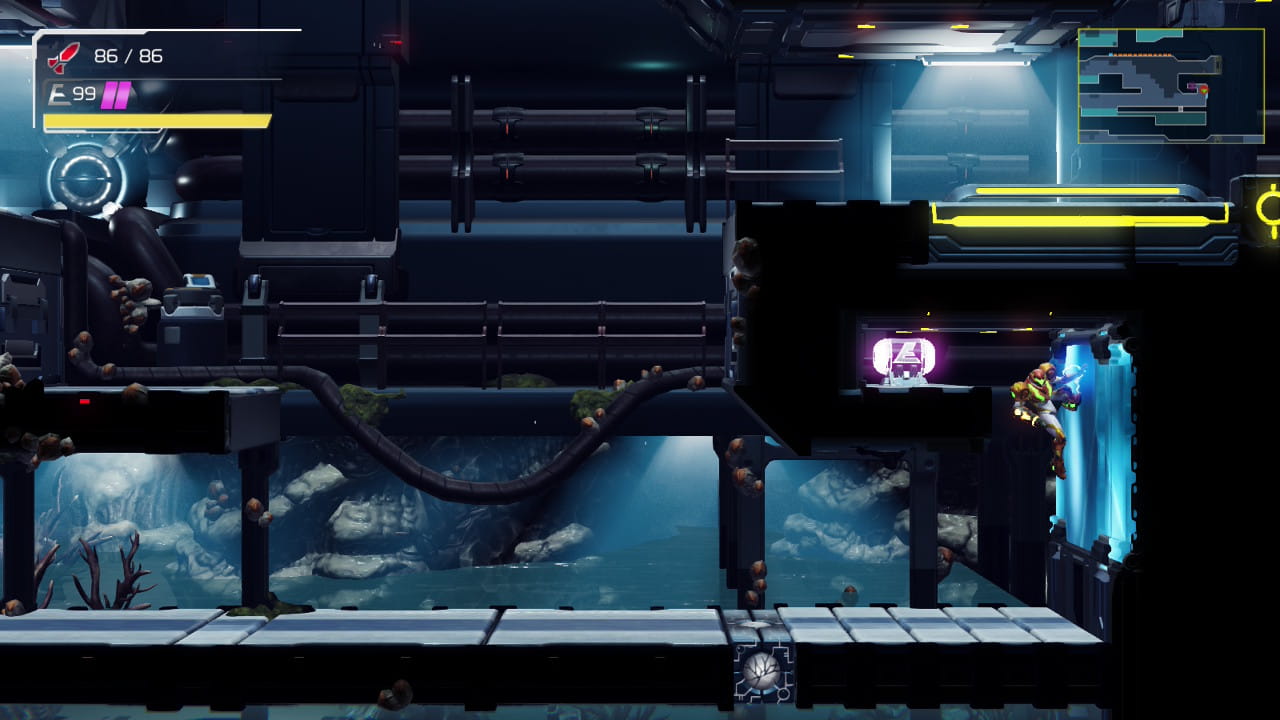Click the purple item marker on the minimap
The image size is (1280, 720).
click(1192, 86)
